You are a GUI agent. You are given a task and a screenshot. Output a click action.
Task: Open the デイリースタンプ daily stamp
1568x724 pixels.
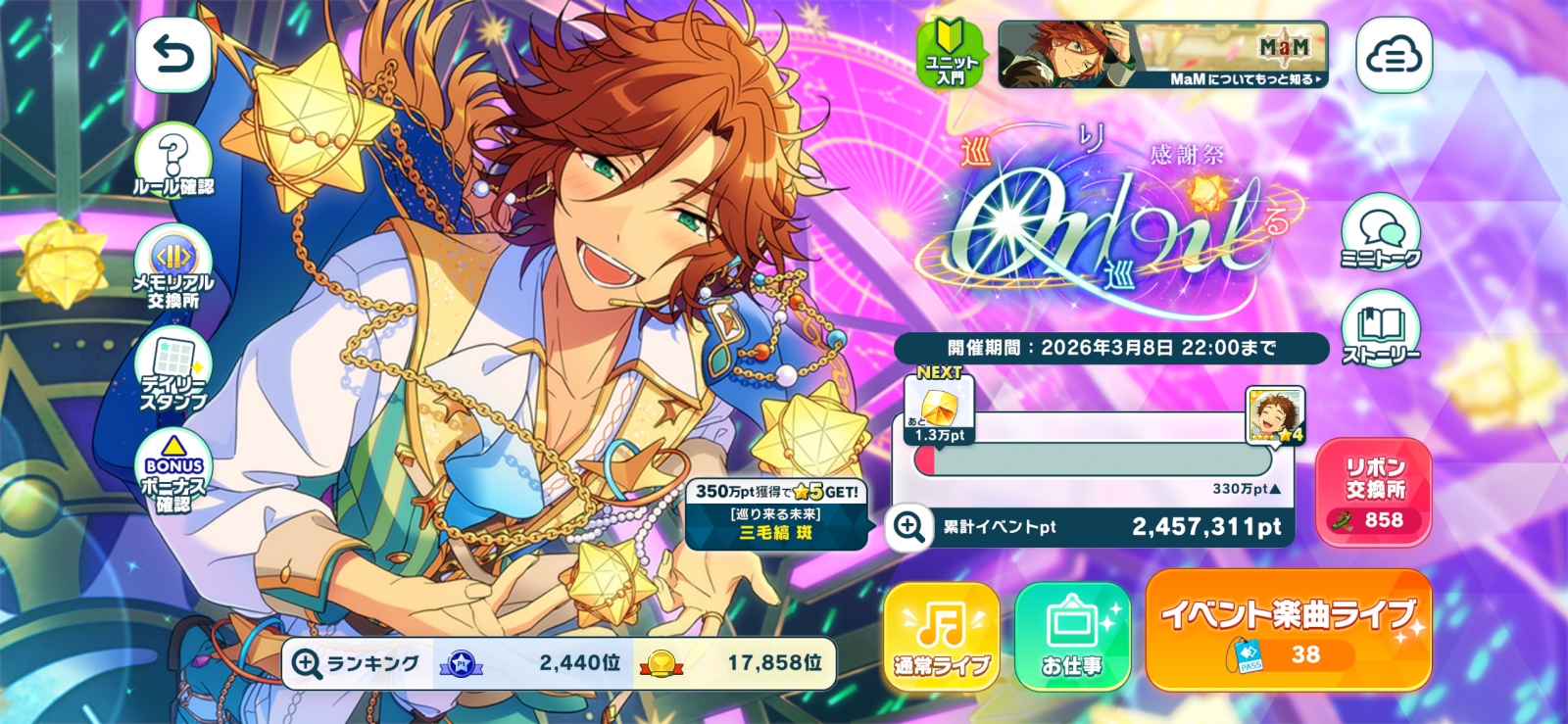173,371
